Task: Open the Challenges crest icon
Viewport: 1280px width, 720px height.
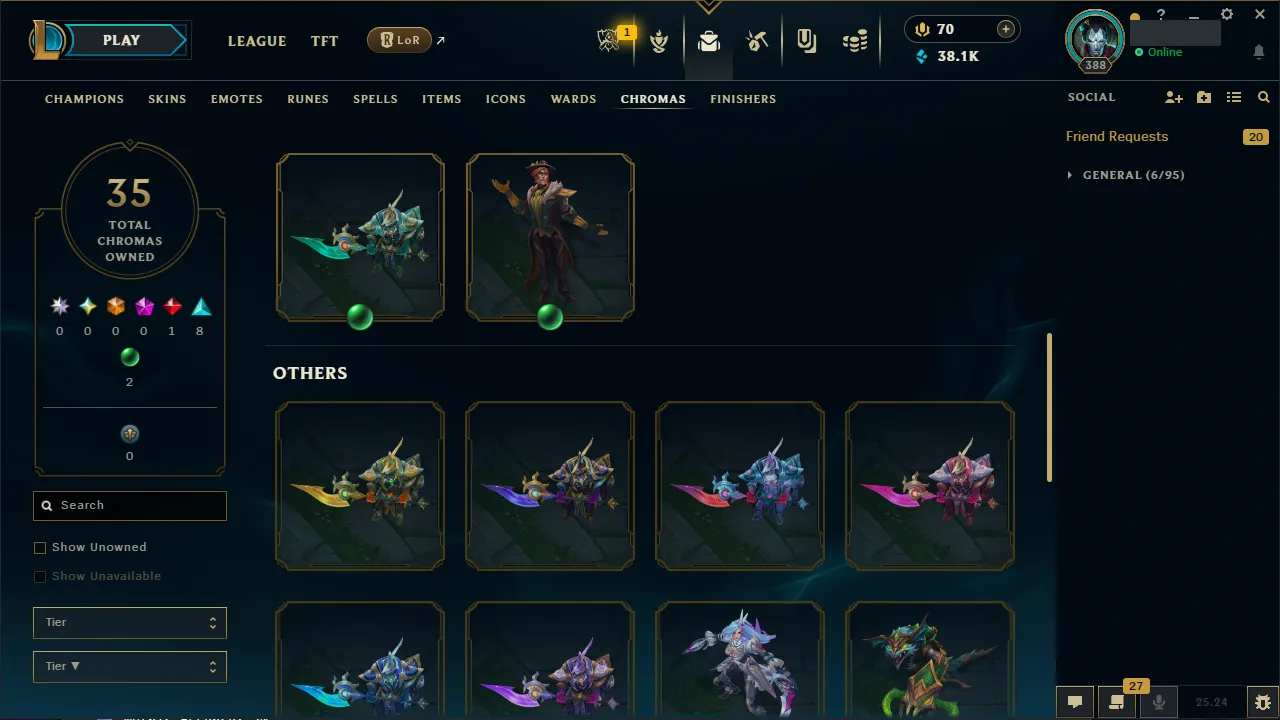Action: point(659,42)
